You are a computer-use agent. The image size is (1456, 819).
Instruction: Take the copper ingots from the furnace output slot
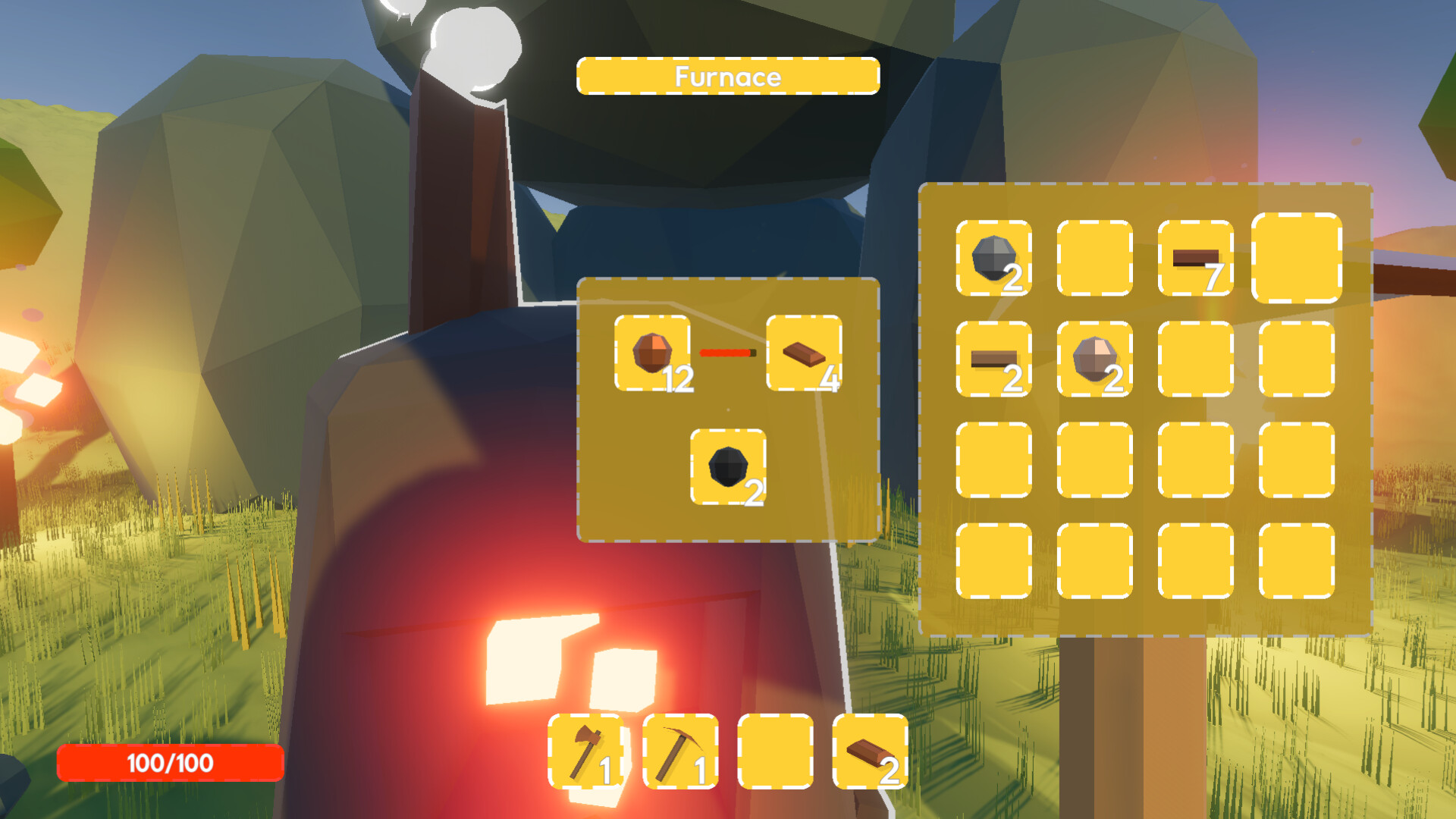(805, 353)
